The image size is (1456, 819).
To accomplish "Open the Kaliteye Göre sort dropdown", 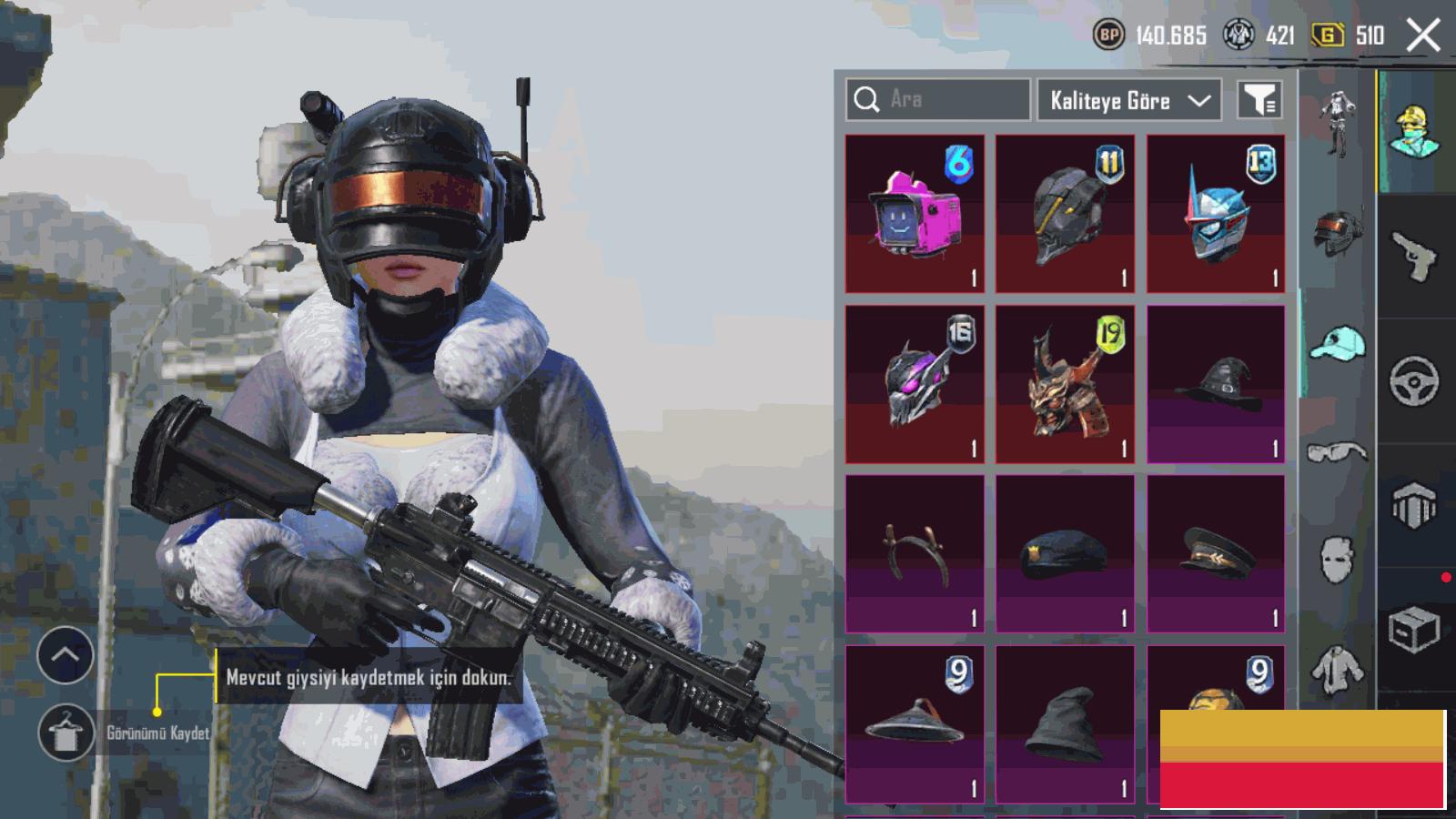I will click(1129, 100).
